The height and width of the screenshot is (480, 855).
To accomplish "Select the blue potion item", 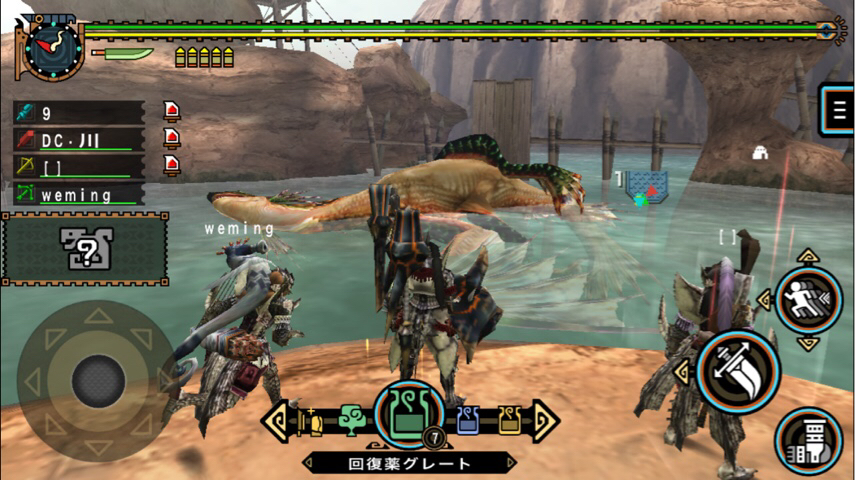I will 468,421.
